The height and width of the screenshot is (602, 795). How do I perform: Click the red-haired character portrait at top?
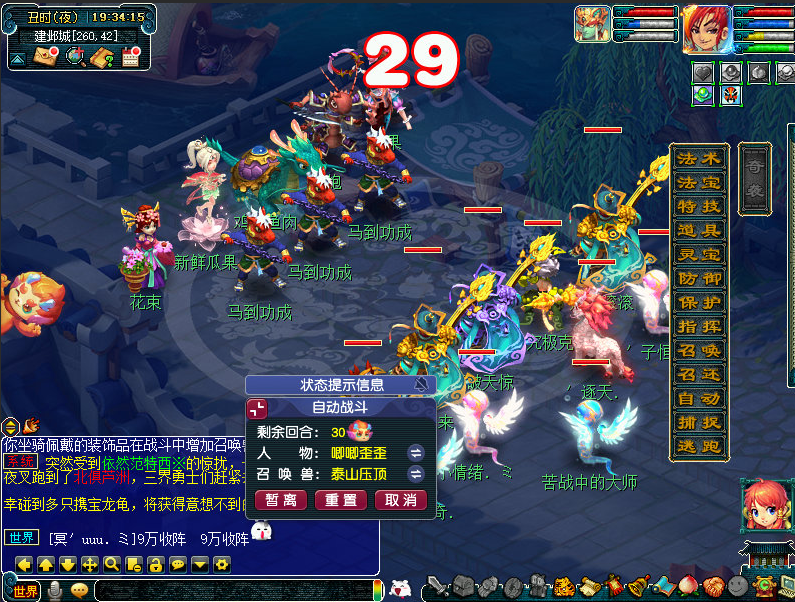[x=706, y=29]
